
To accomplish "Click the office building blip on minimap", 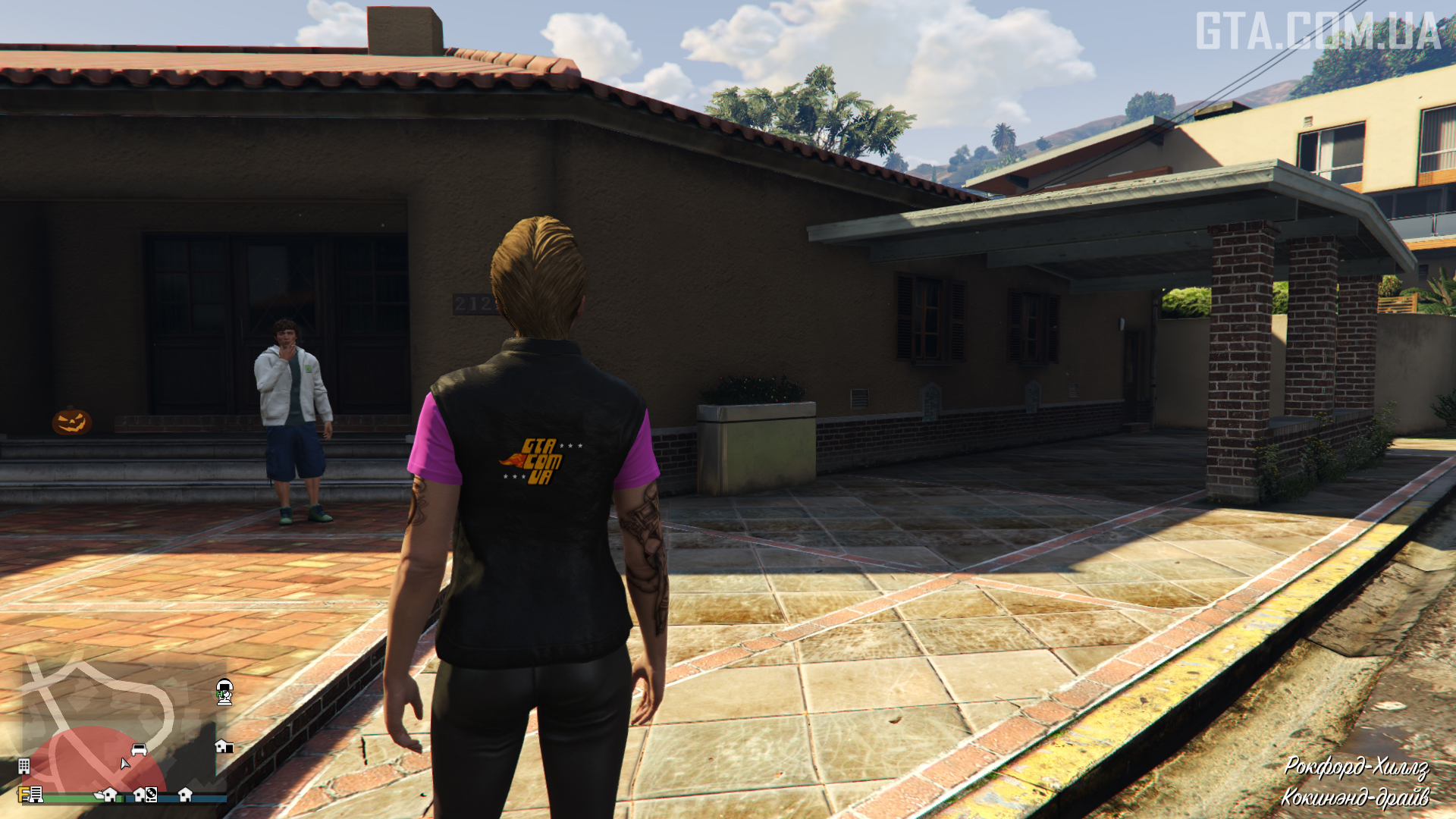I will click(24, 766).
